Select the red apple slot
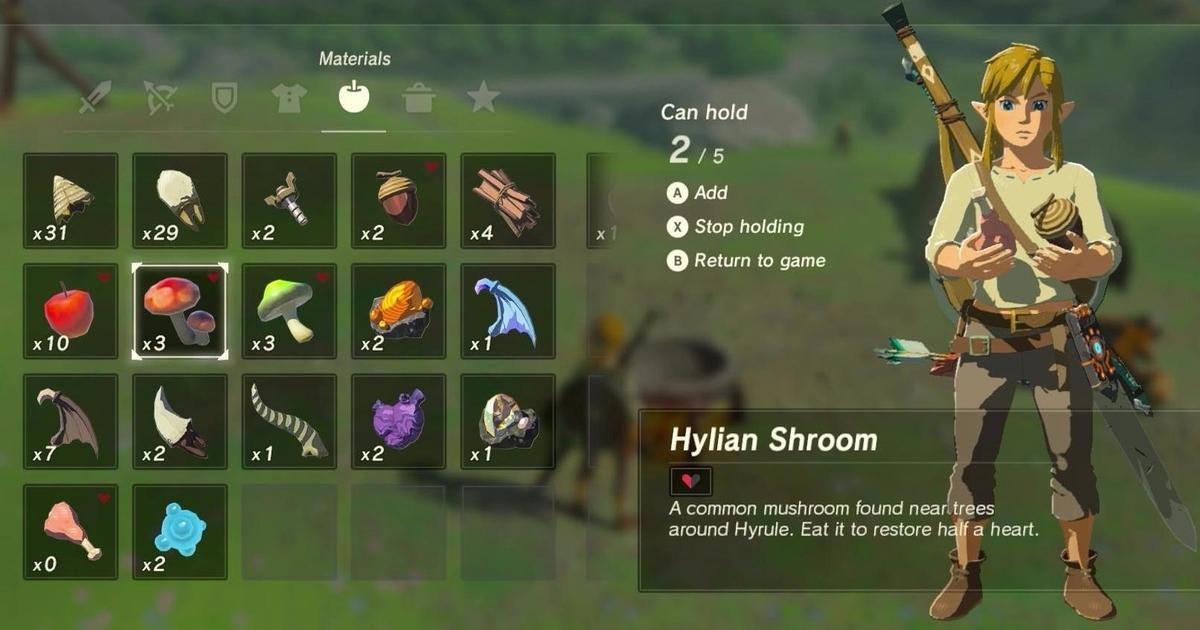This screenshot has height=630, width=1200. coord(70,311)
